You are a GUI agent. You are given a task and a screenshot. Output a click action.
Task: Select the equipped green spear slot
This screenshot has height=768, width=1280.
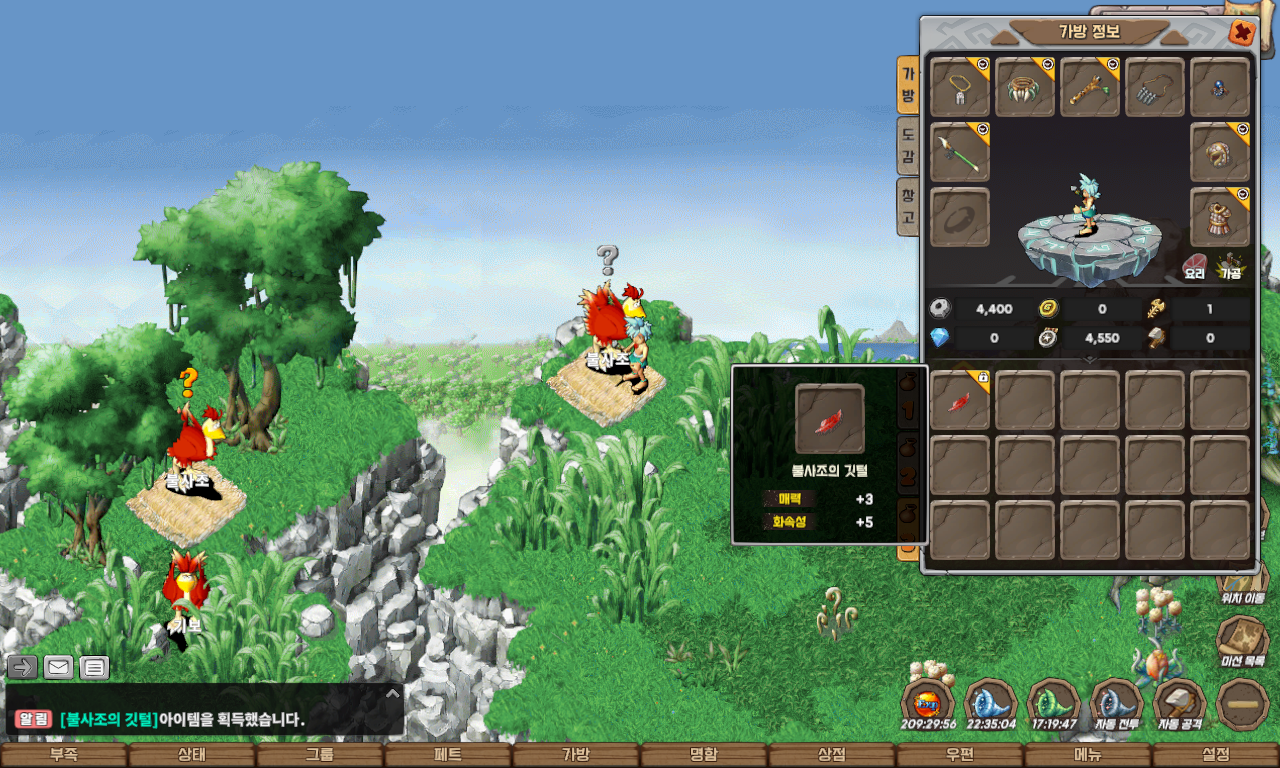pos(960,152)
